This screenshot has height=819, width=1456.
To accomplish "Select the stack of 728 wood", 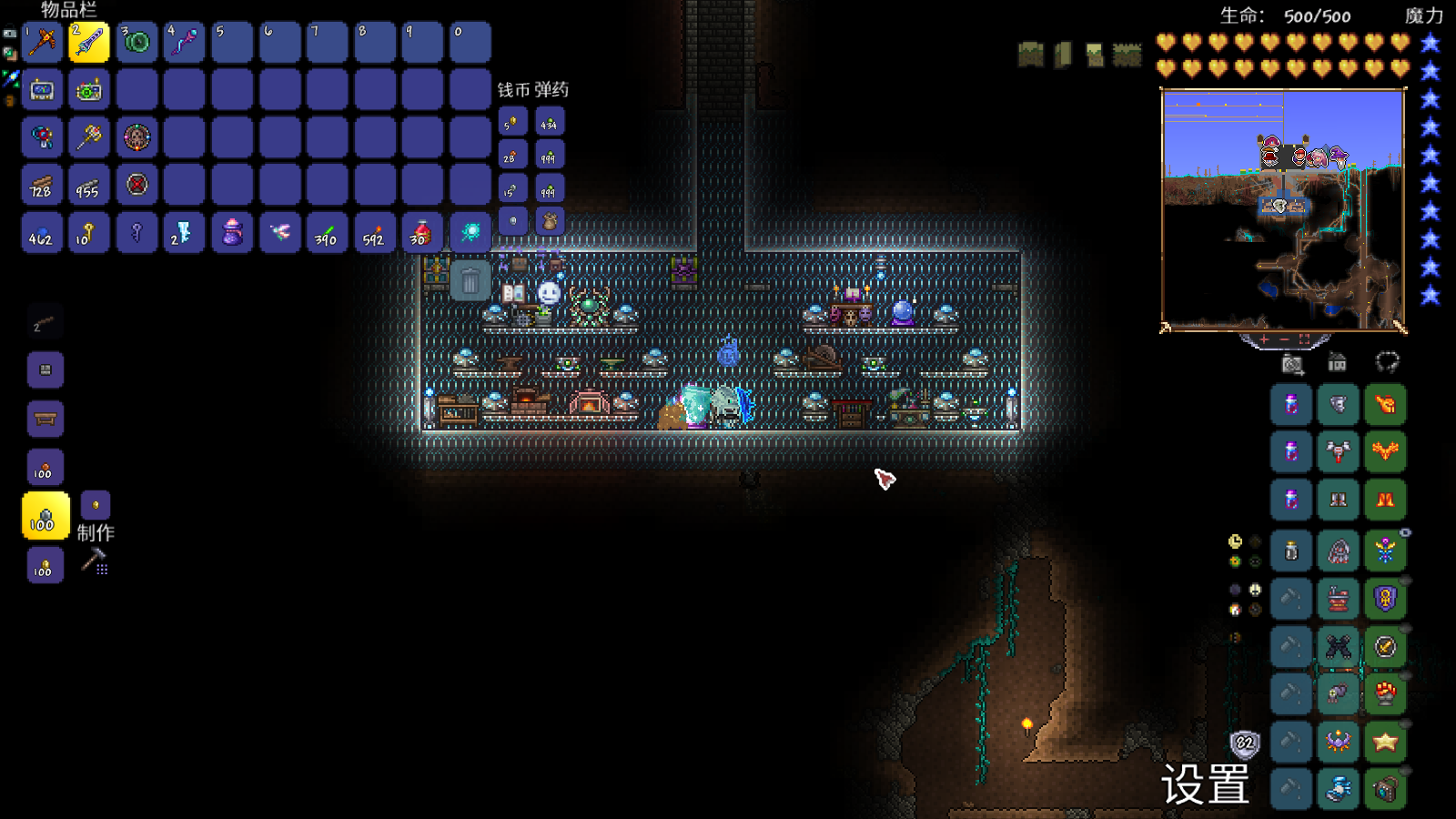I will coord(42,185).
